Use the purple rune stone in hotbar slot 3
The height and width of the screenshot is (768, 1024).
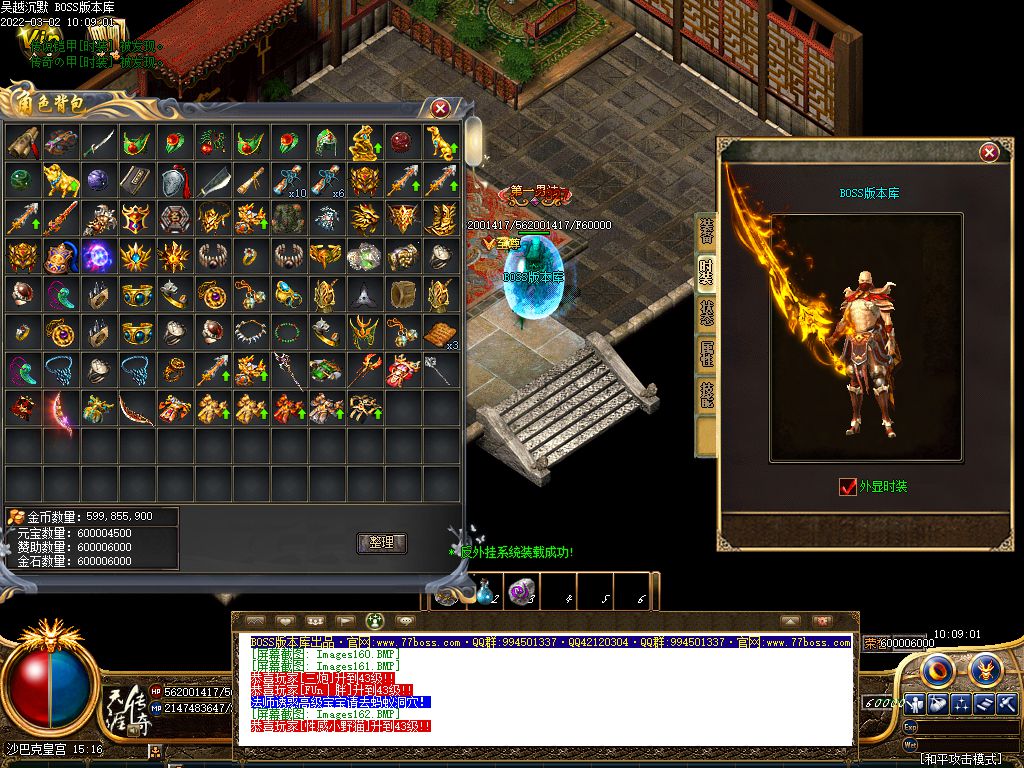[521, 592]
